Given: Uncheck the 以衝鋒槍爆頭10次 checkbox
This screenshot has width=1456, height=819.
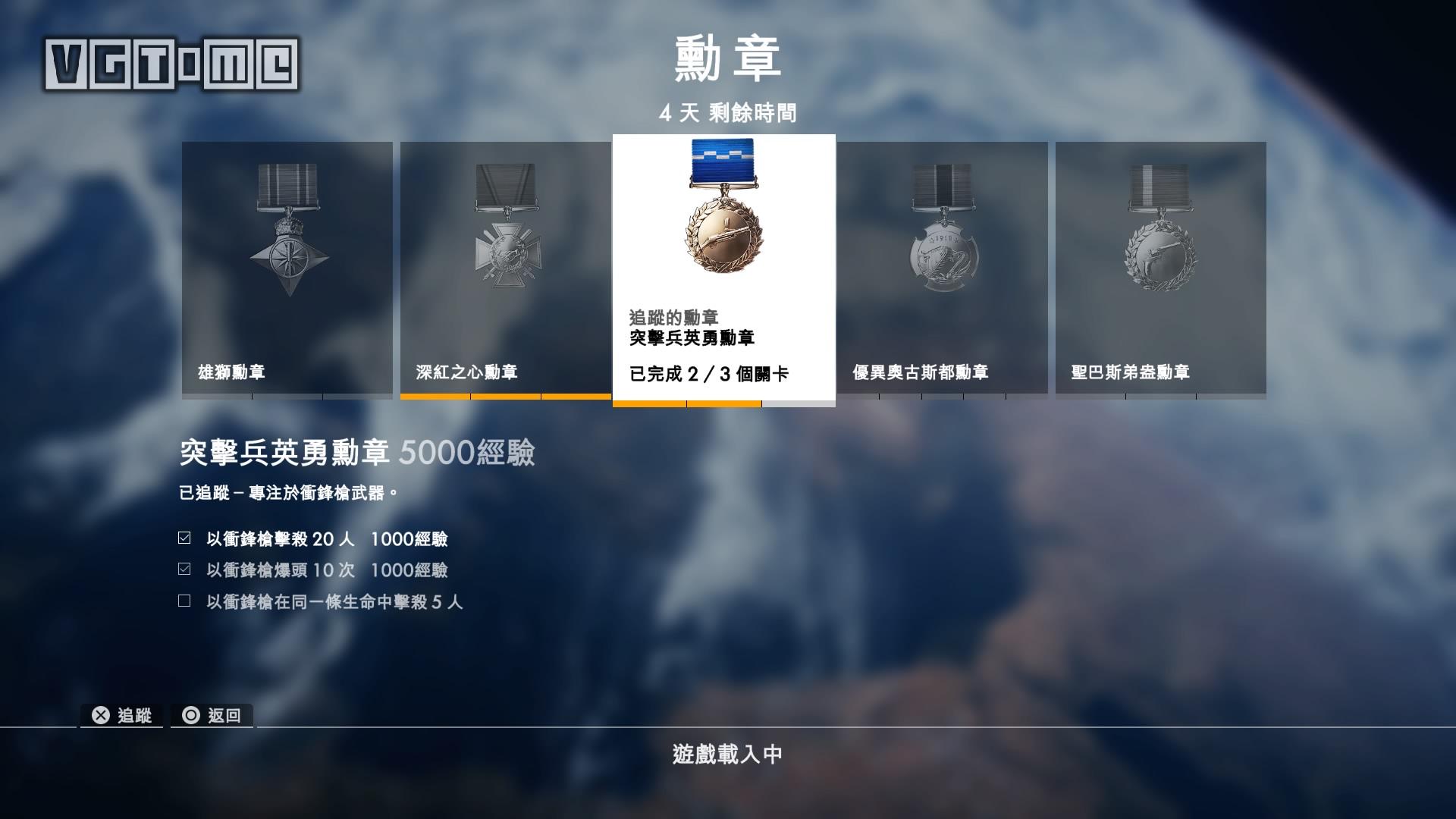Looking at the screenshot, I should (x=183, y=570).
